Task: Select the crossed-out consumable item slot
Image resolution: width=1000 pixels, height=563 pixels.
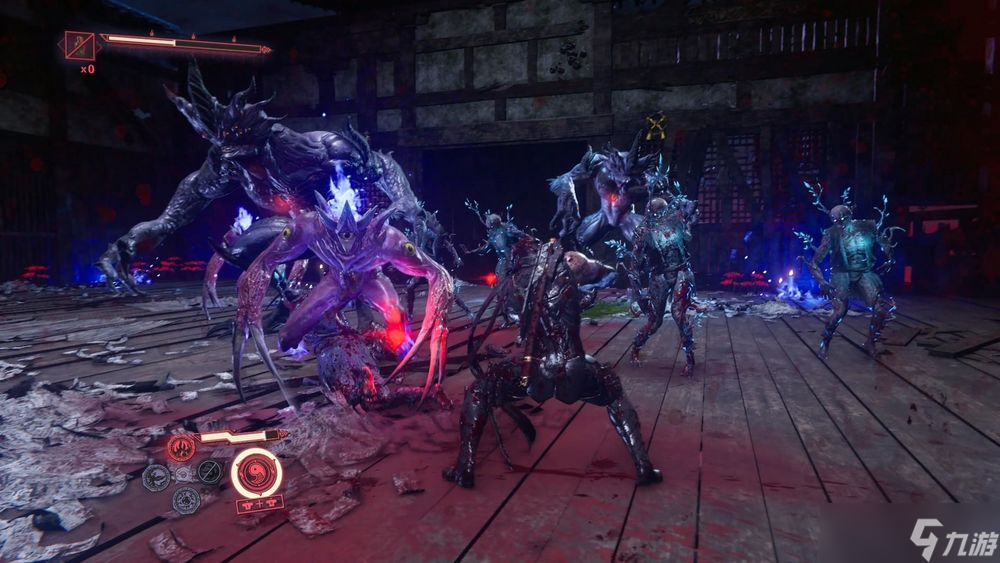Action: coord(79,46)
